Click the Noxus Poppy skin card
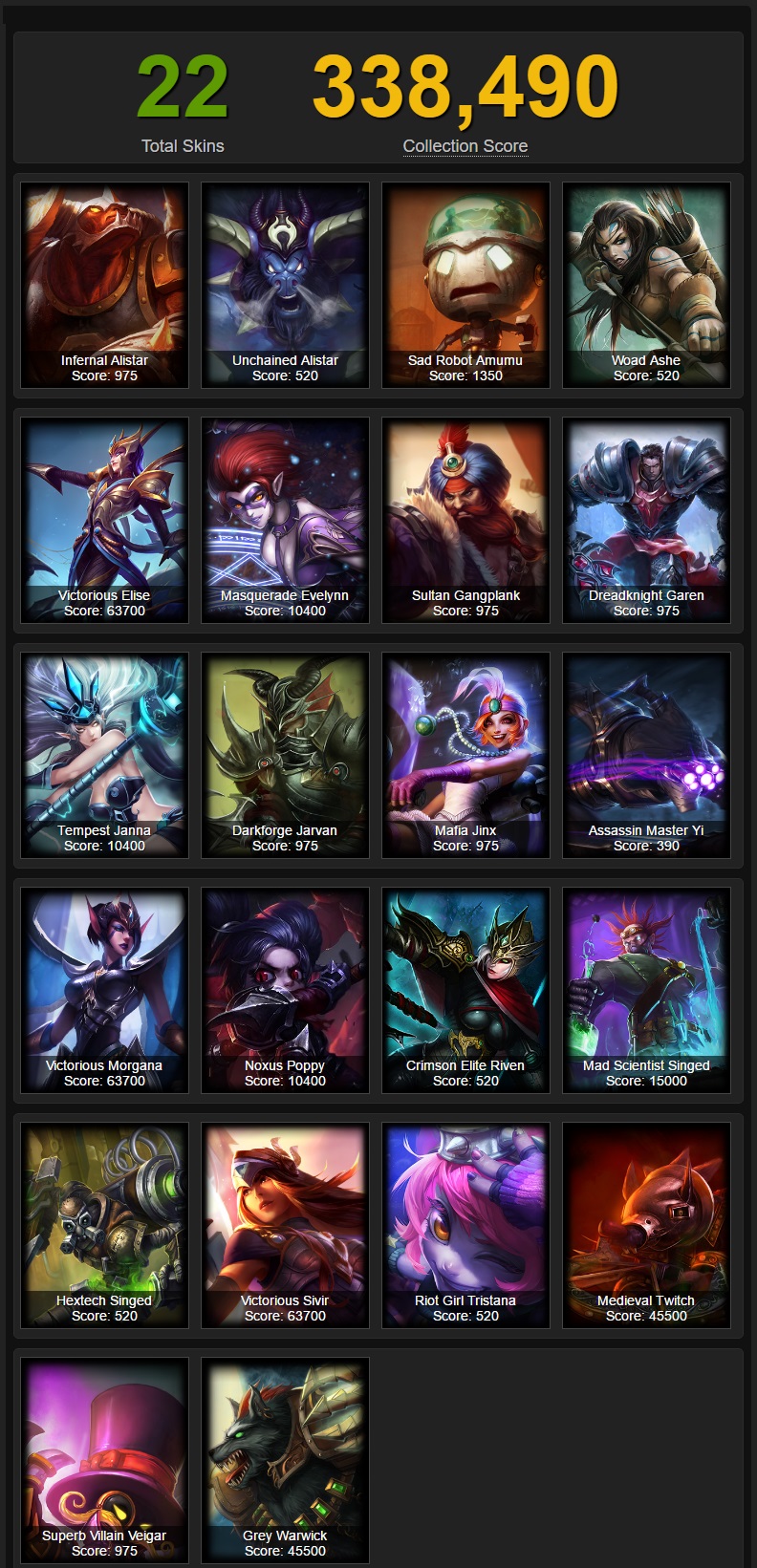757x1568 pixels. click(x=285, y=990)
